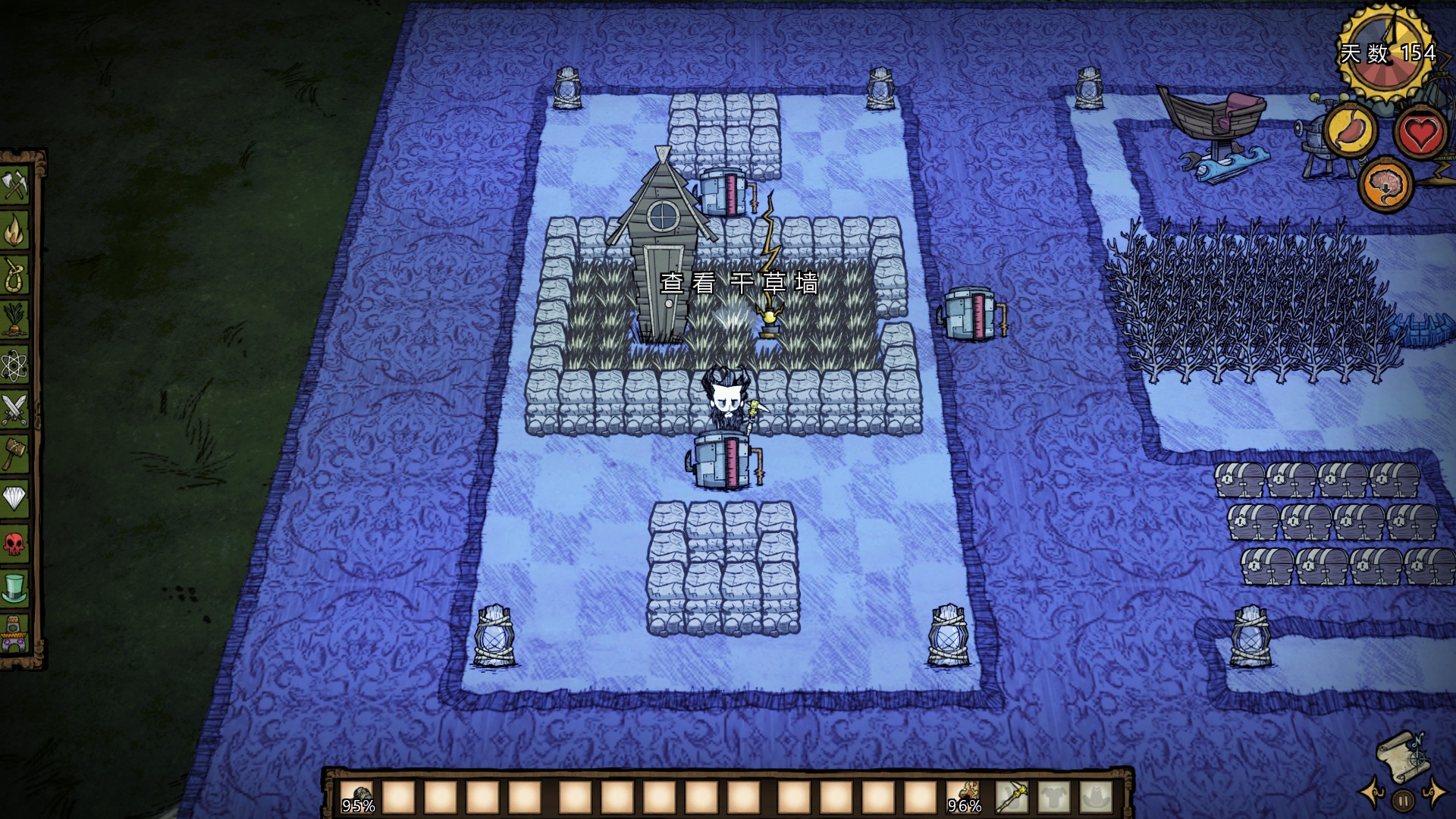Screen dimensions: 1456x819
Task: Choose the crossed swords Fight tab
Action: [x=15, y=409]
